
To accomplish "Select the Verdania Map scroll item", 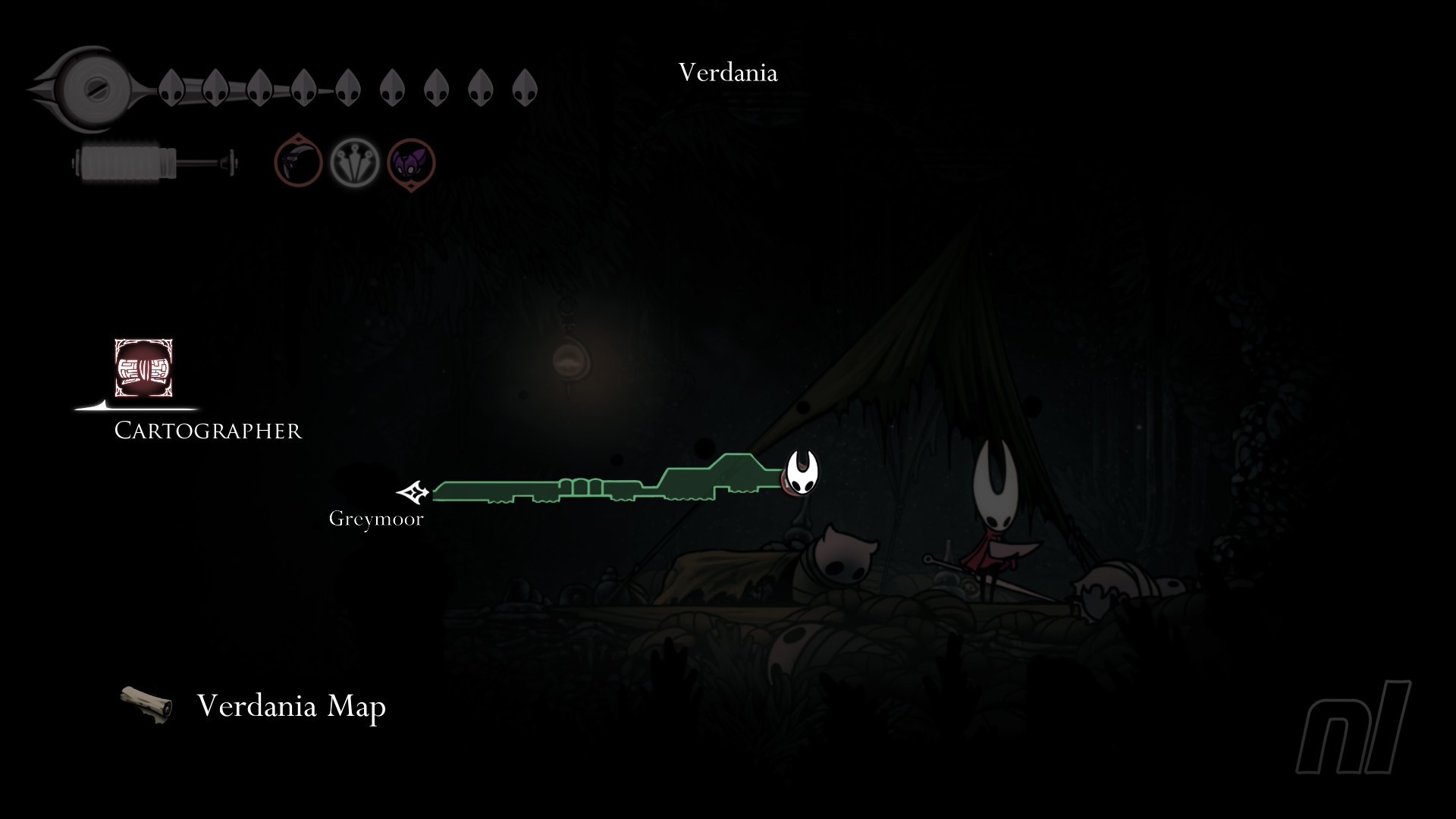I will tap(146, 704).
